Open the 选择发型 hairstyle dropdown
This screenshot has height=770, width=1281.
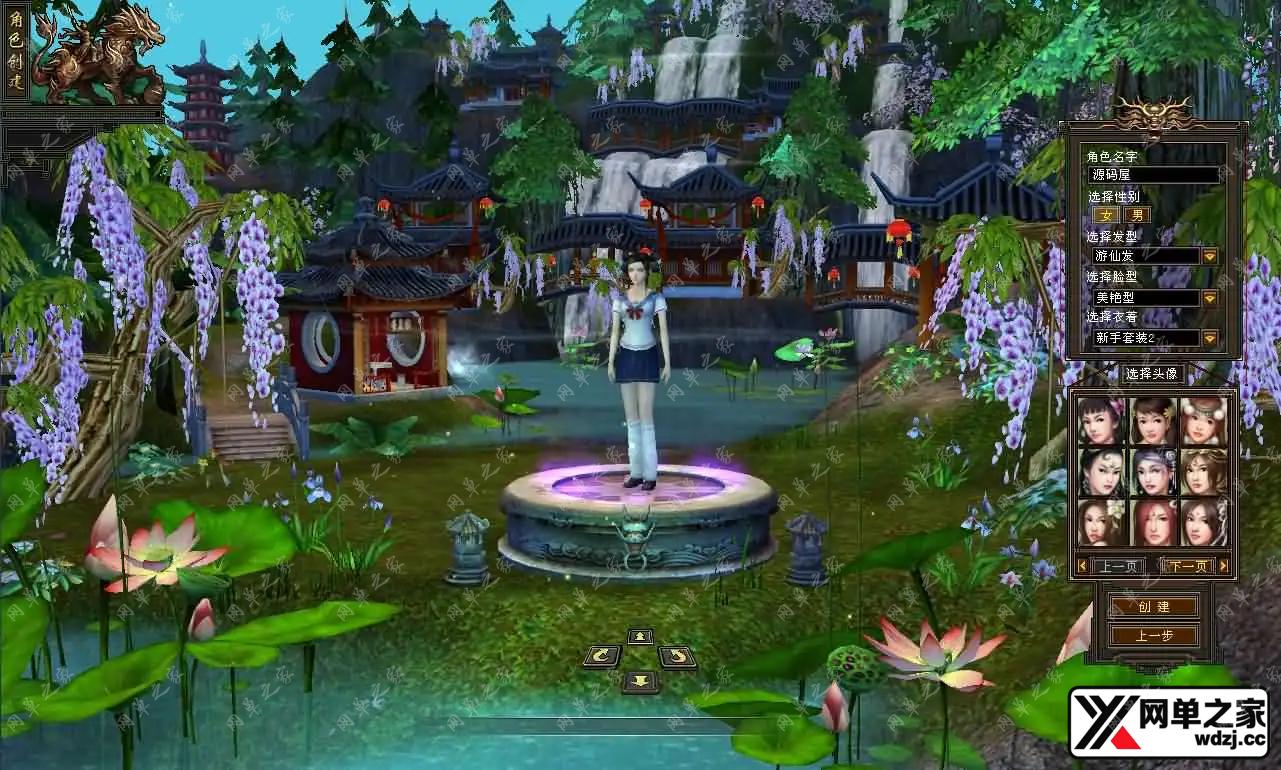click(1209, 256)
